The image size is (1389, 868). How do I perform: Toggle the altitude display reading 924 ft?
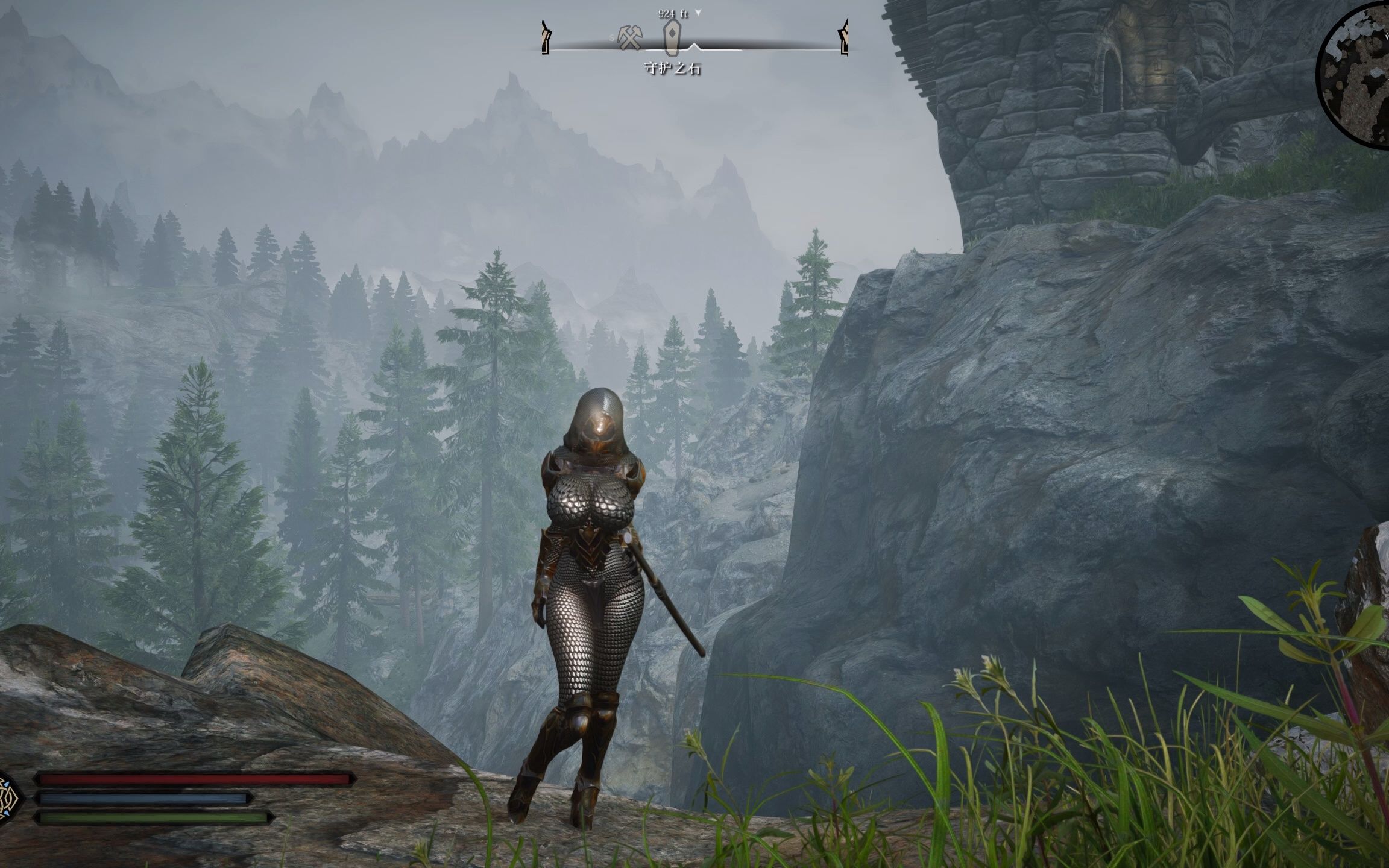pos(671,13)
